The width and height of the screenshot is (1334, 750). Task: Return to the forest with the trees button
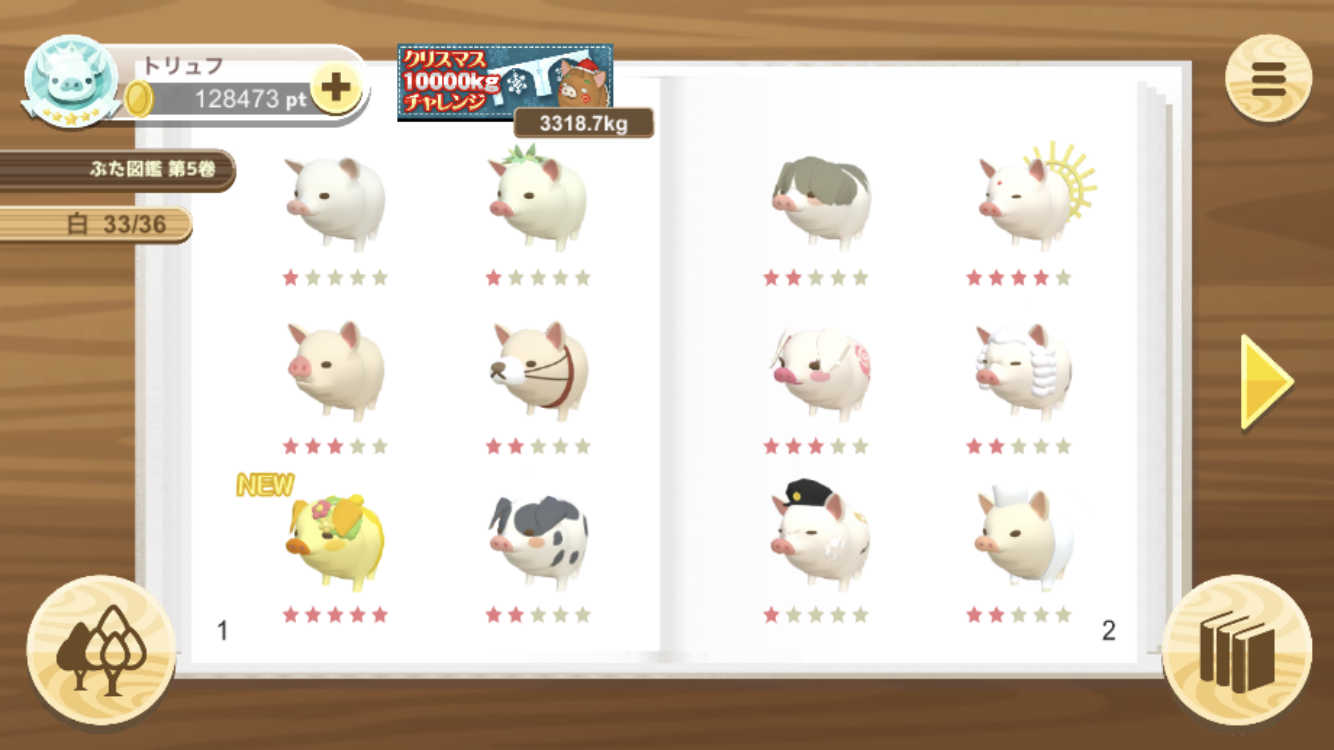101,651
